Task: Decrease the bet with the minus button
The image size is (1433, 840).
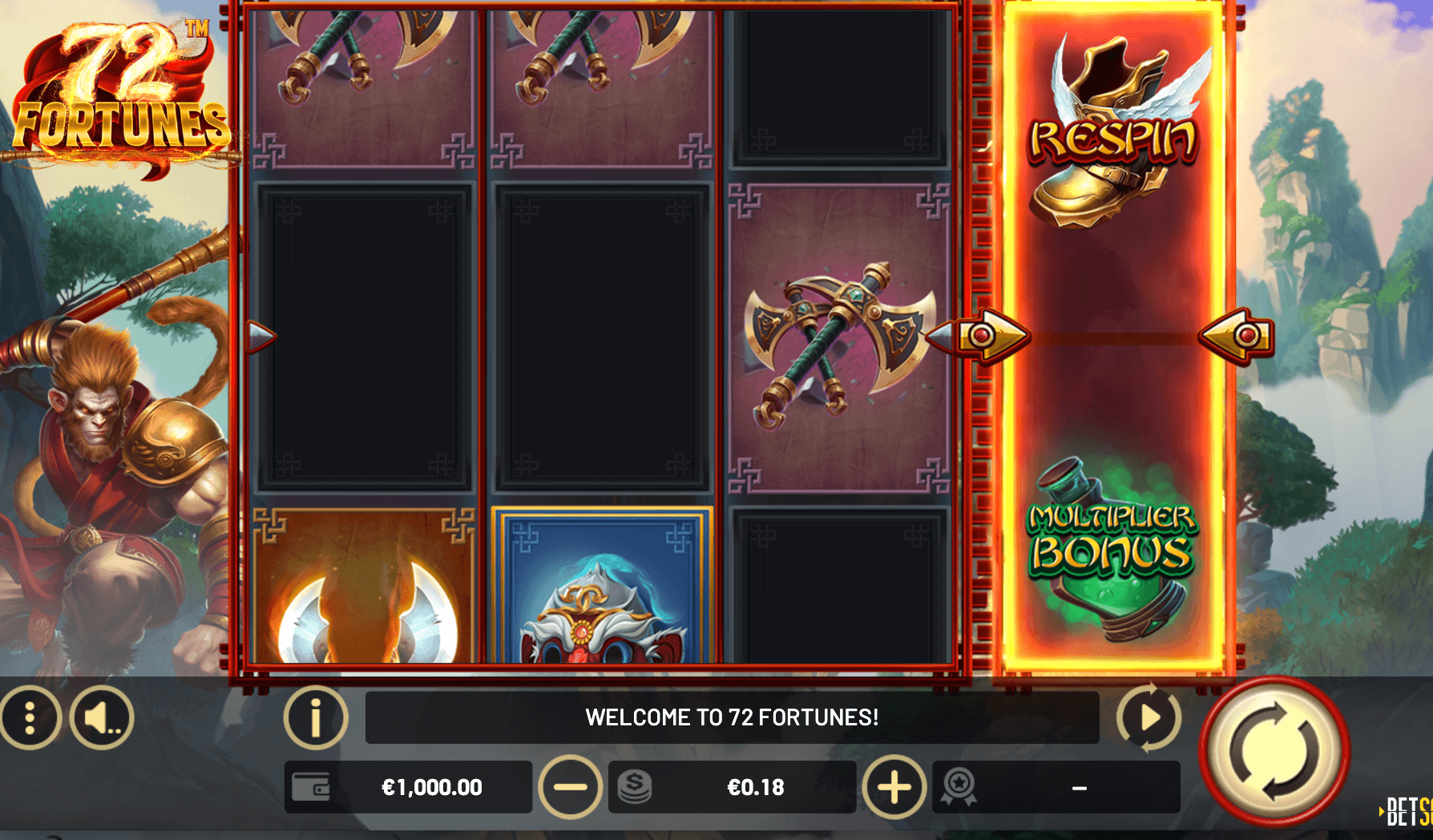Action: tap(570, 787)
